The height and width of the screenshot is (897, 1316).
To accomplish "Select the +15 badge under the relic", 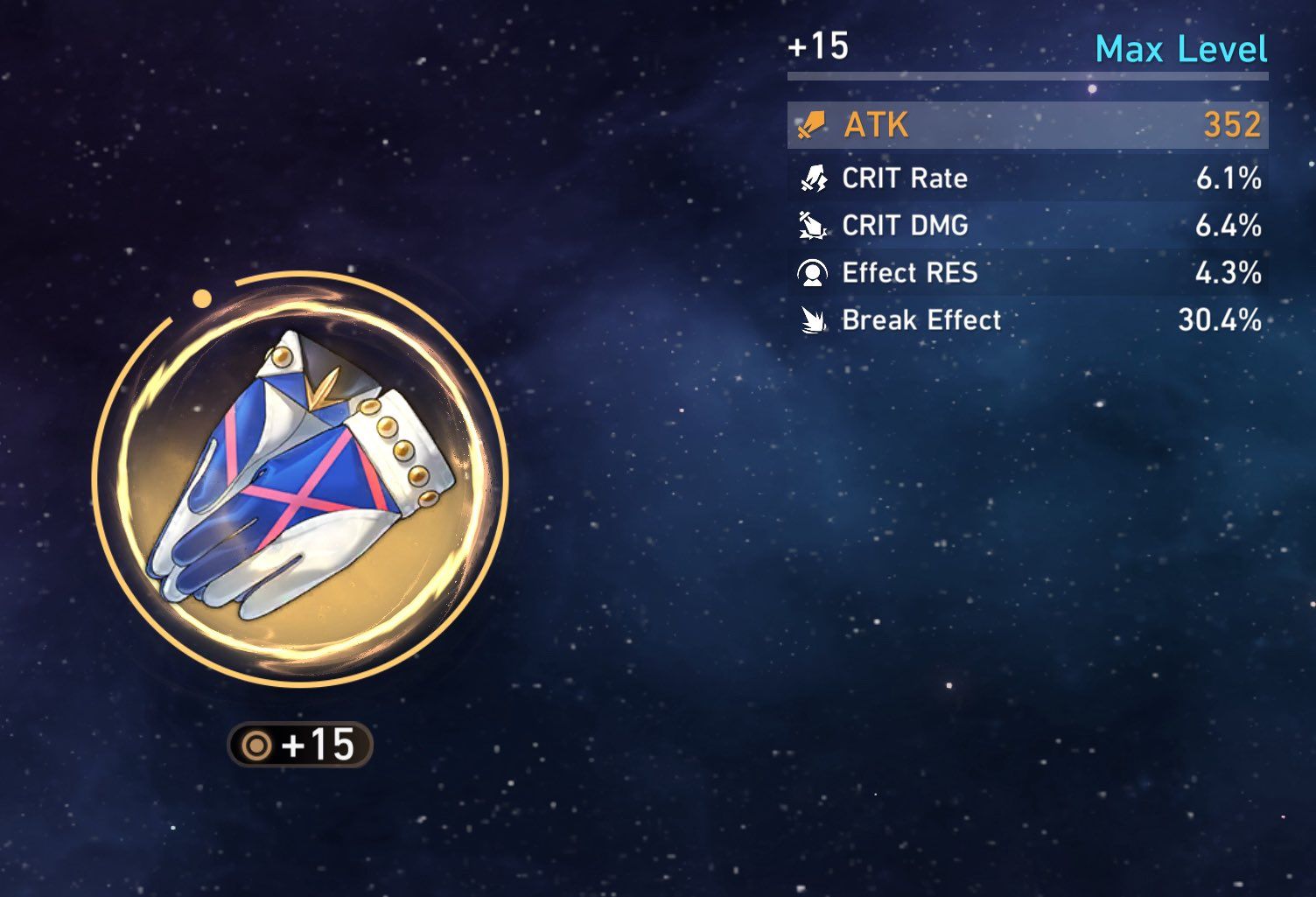I will [302, 745].
